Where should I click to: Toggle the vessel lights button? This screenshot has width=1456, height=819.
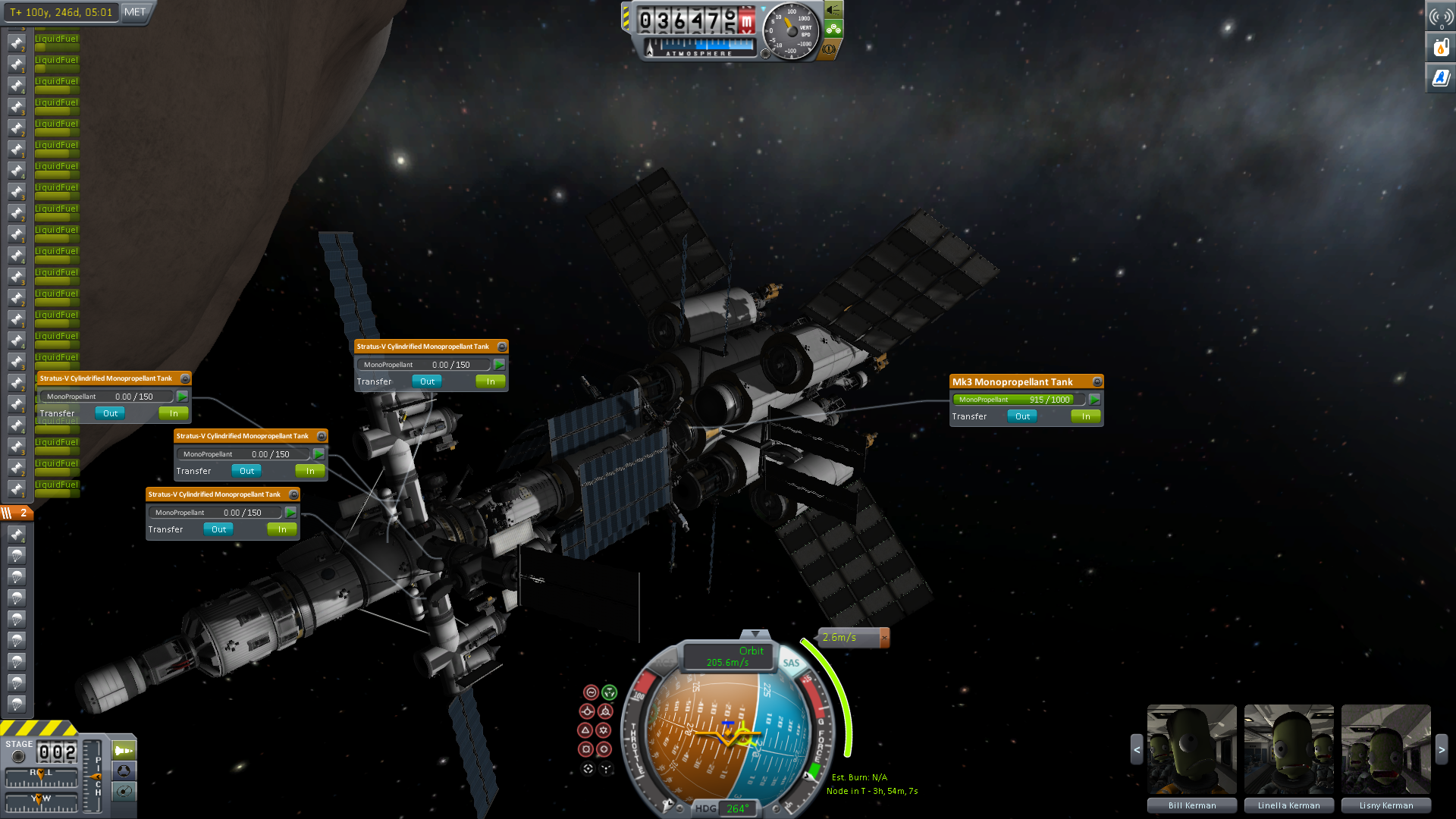click(833, 10)
